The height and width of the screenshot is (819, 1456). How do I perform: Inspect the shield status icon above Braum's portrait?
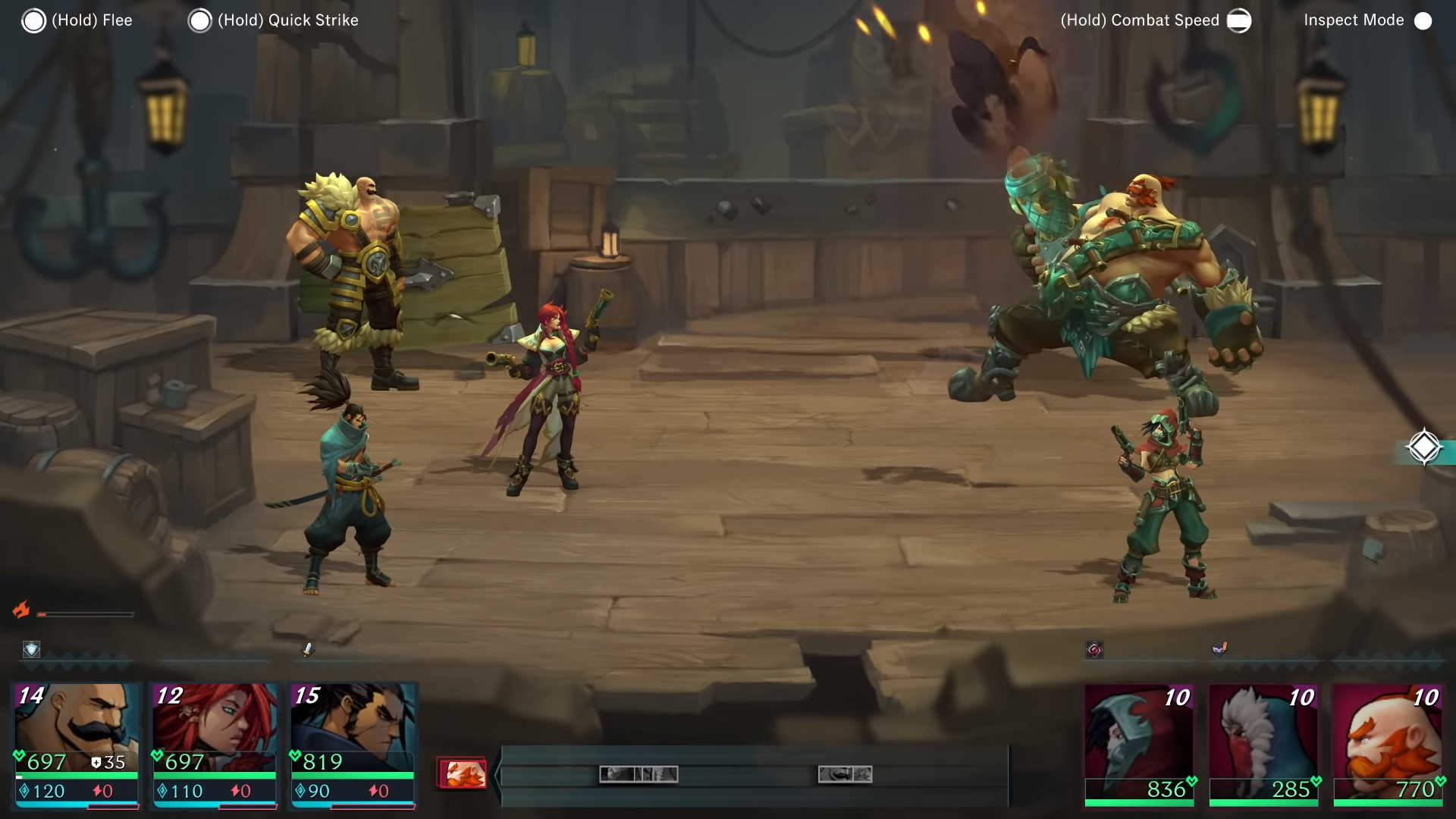tap(31, 649)
